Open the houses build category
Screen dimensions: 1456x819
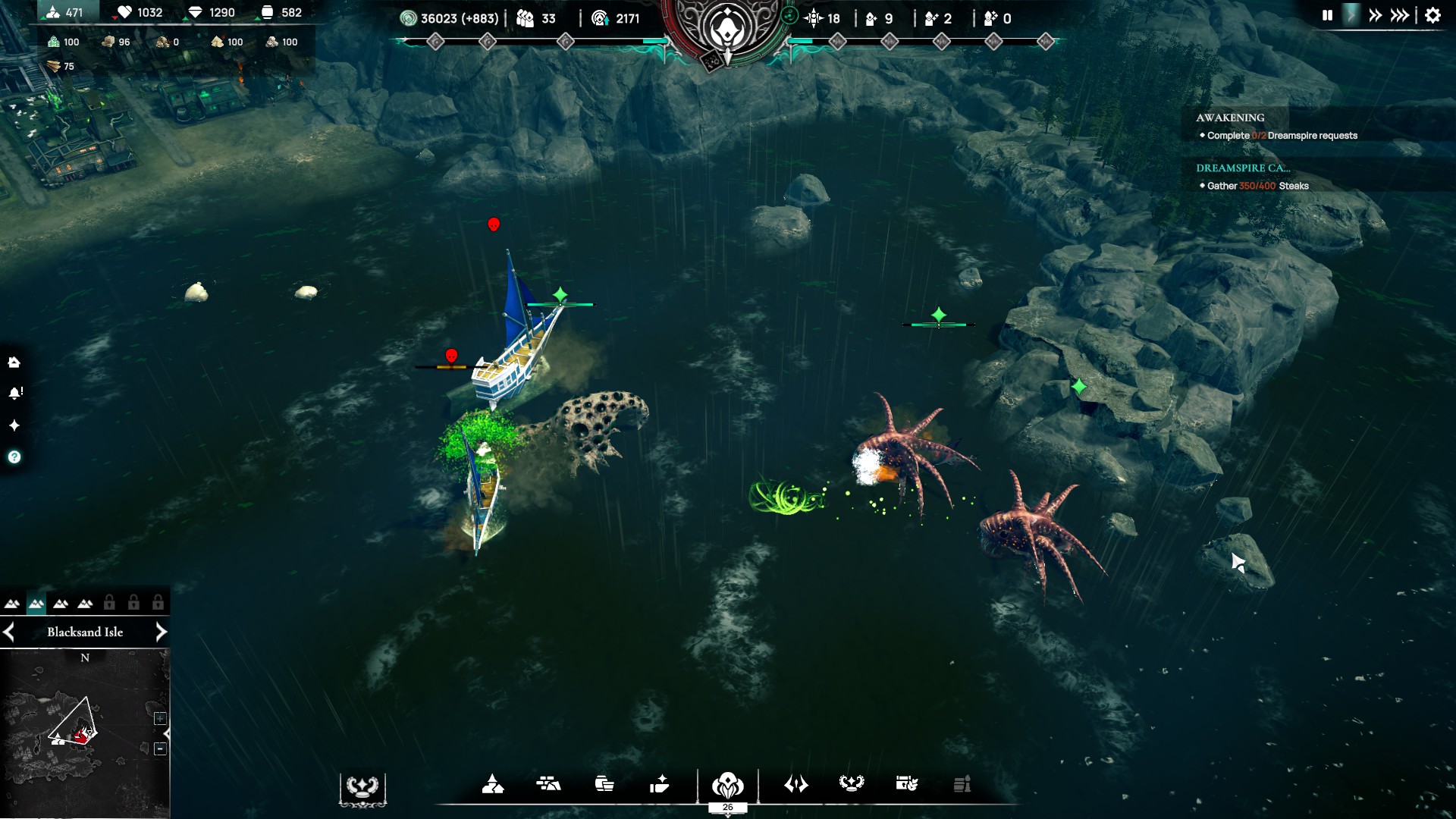(493, 784)
